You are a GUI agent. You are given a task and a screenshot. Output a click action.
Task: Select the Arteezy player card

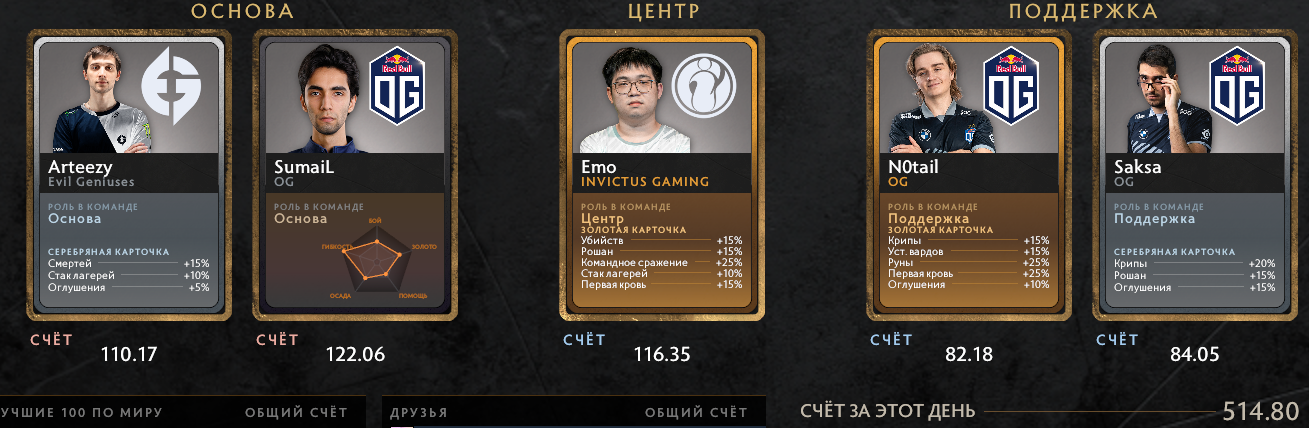click(x=132, y=175)
